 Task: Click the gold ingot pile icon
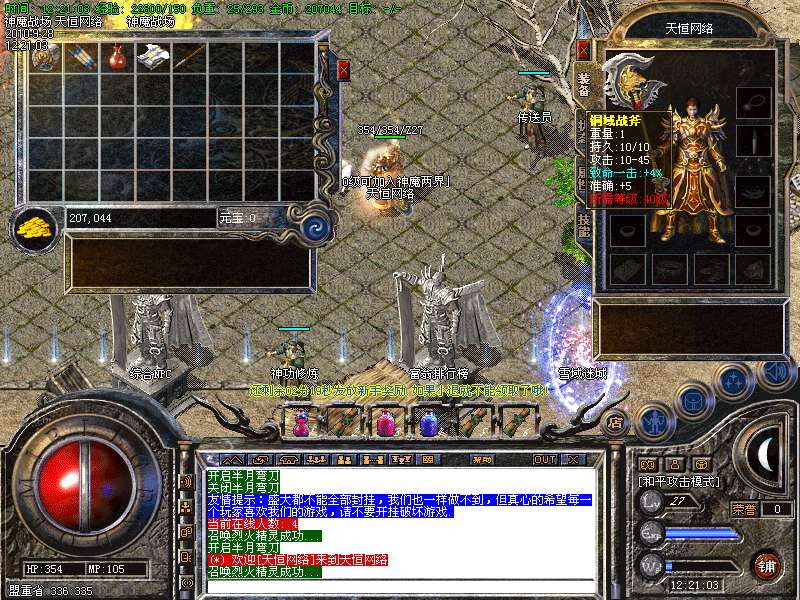[x=35, y=225]
